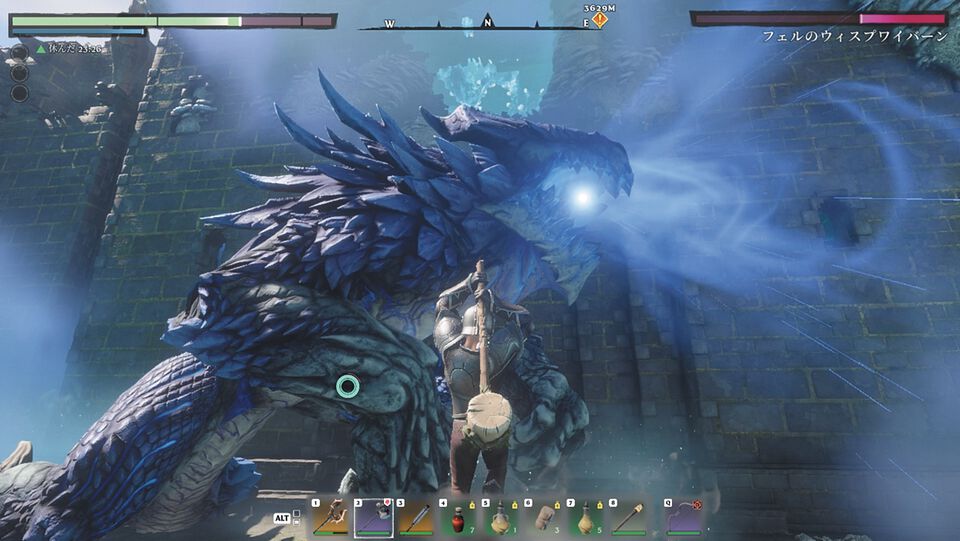Image resolution: width=960 pixels, height=541 pixels.
Task: Choose the dark staff in hotbar slot 3
Action: (x=416, y=517)
